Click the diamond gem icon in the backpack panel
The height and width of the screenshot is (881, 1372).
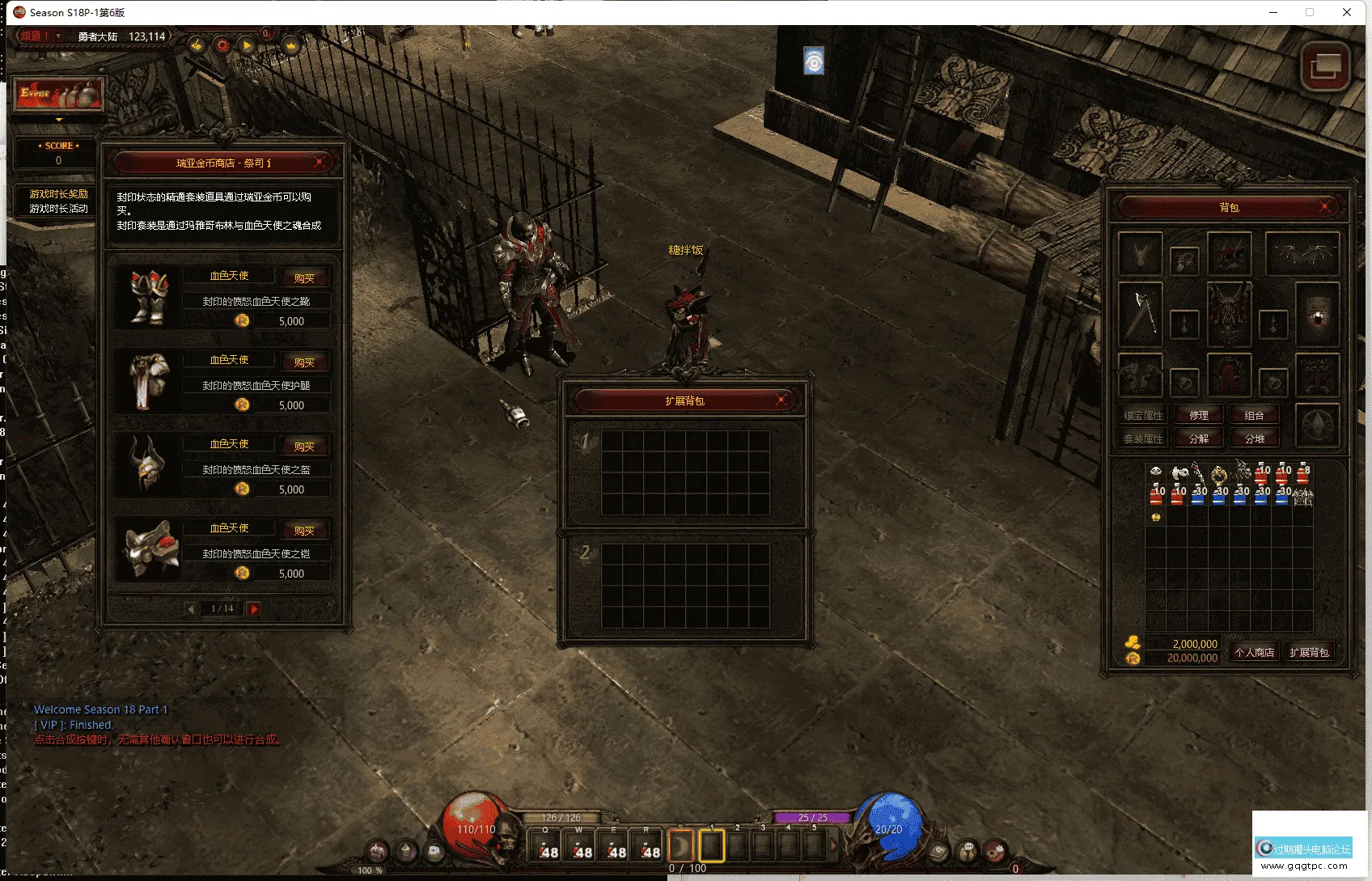(1317, 426)
